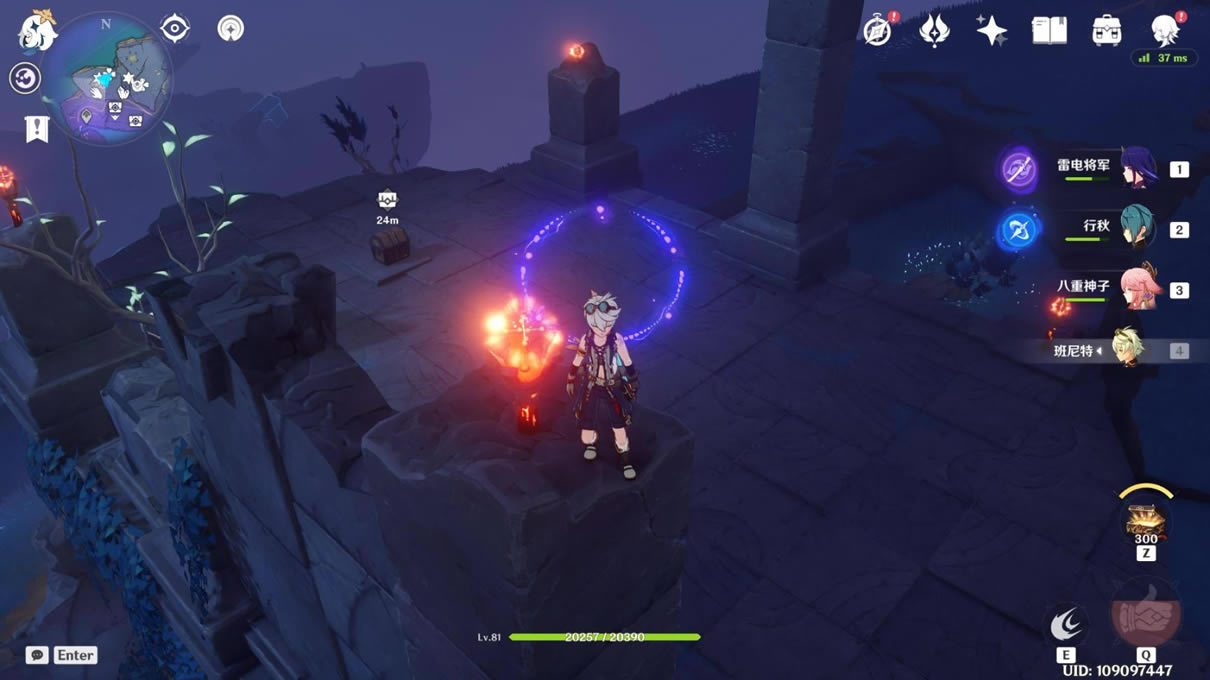The height and width of the screenshot is (680, 1210).
Task: Open the Paimon main menu
Action: click(37, 31)
